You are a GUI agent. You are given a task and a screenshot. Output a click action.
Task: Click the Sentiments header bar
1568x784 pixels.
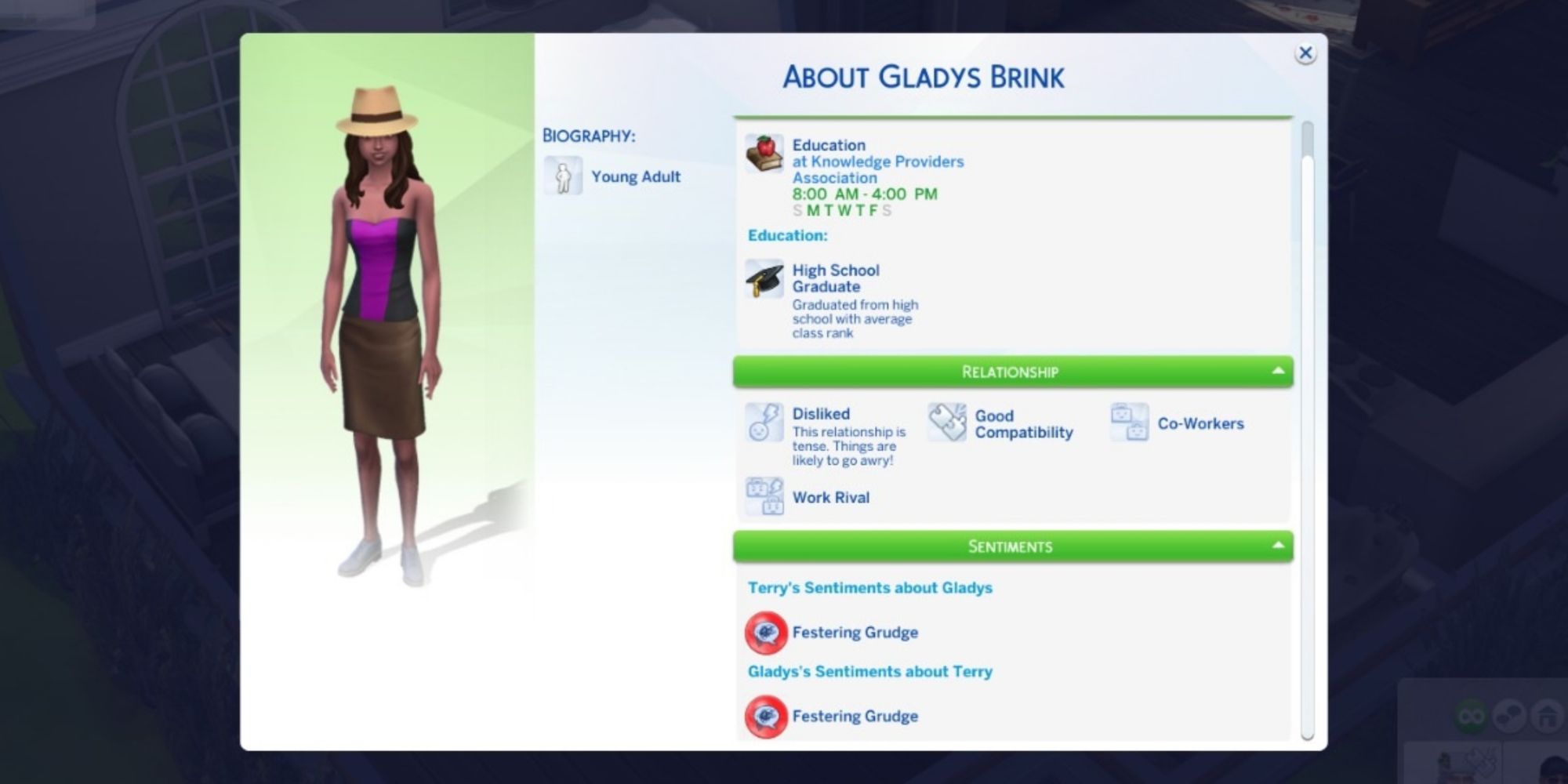click(x=1011, y=546)
